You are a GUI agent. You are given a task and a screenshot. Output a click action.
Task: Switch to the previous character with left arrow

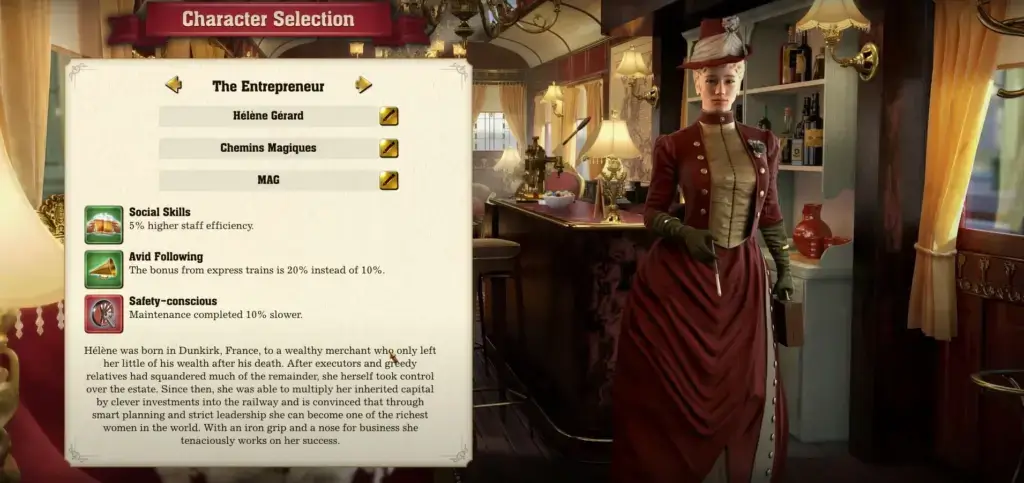click(173, 85)
